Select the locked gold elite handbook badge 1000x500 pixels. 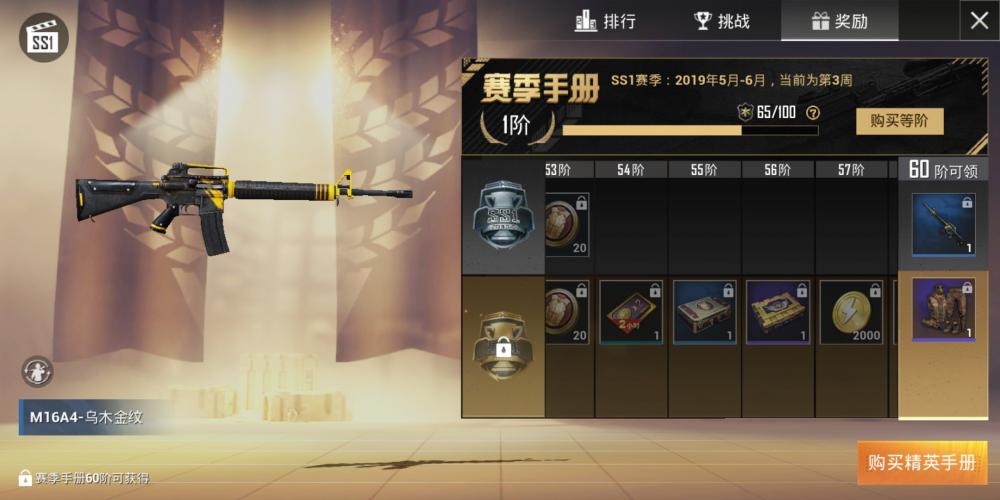[x=503, y=345]
